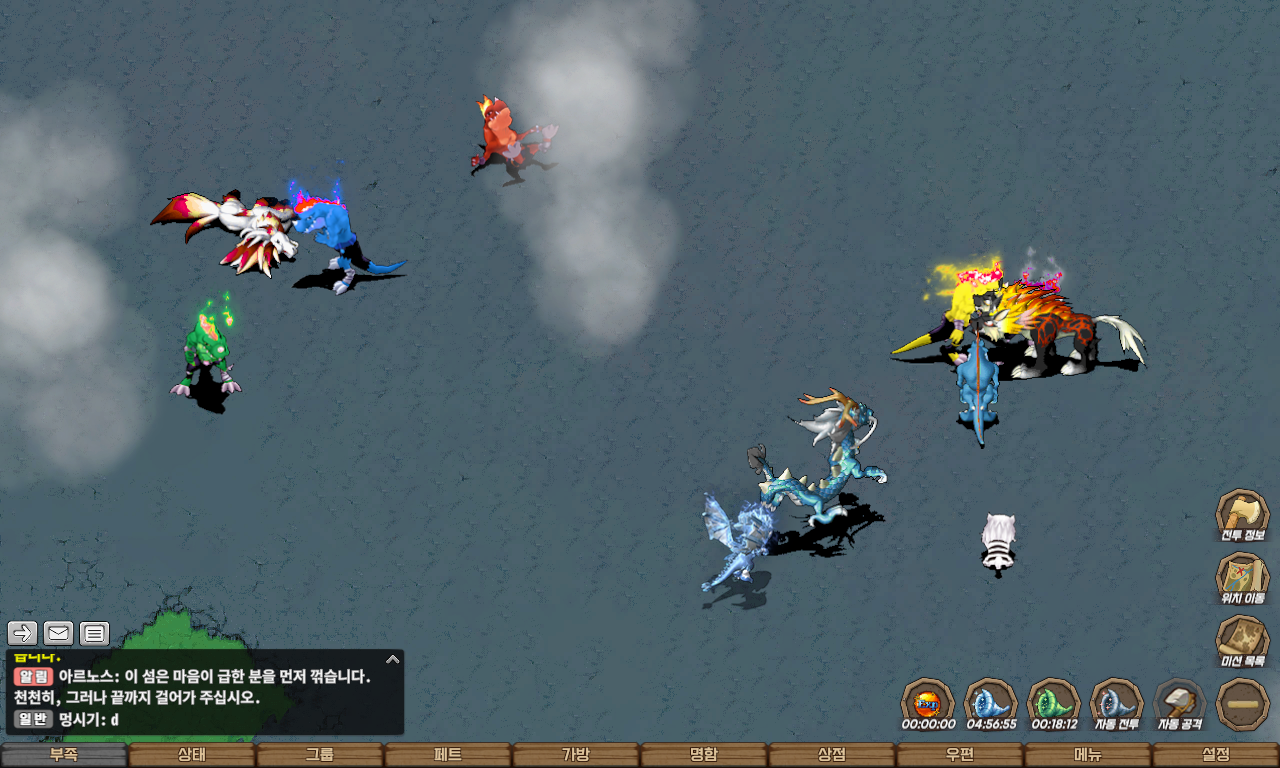Open the 우편 (mail) menu
The image size is (1280, 768).
point(960,755)
